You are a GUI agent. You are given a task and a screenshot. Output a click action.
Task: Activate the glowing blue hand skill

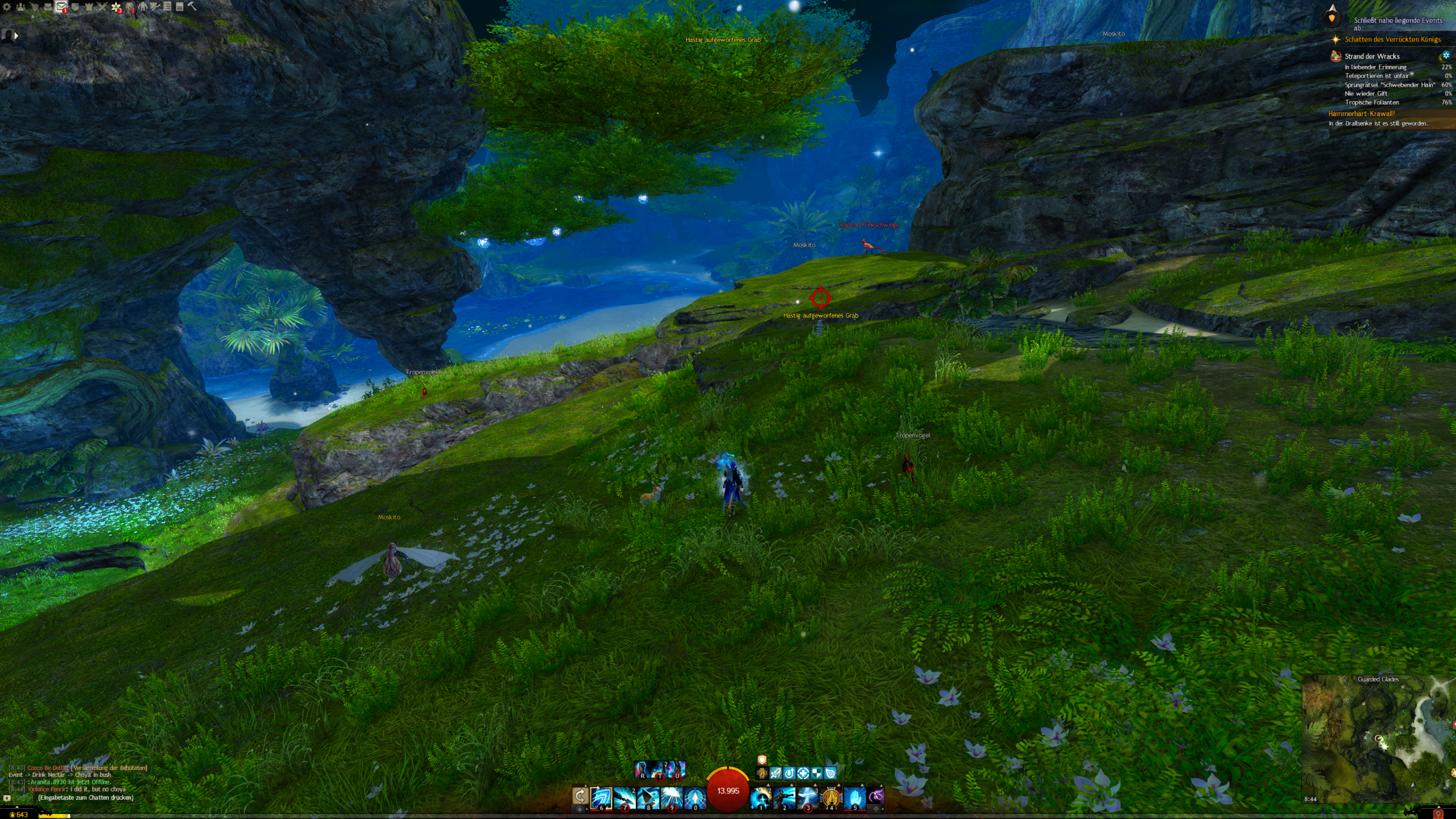(854, 797)
